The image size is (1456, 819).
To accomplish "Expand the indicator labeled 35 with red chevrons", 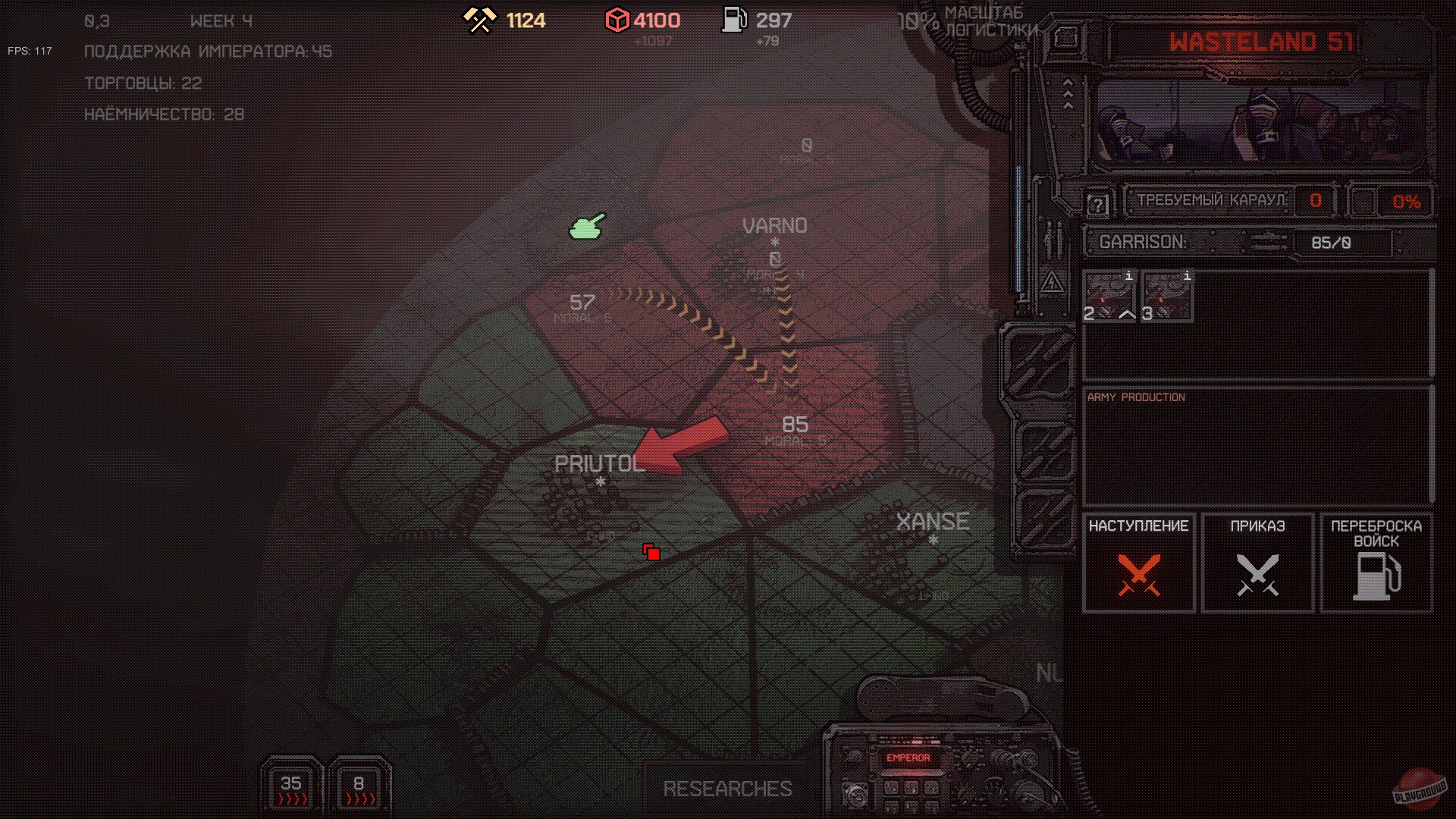I will (290, 786).
